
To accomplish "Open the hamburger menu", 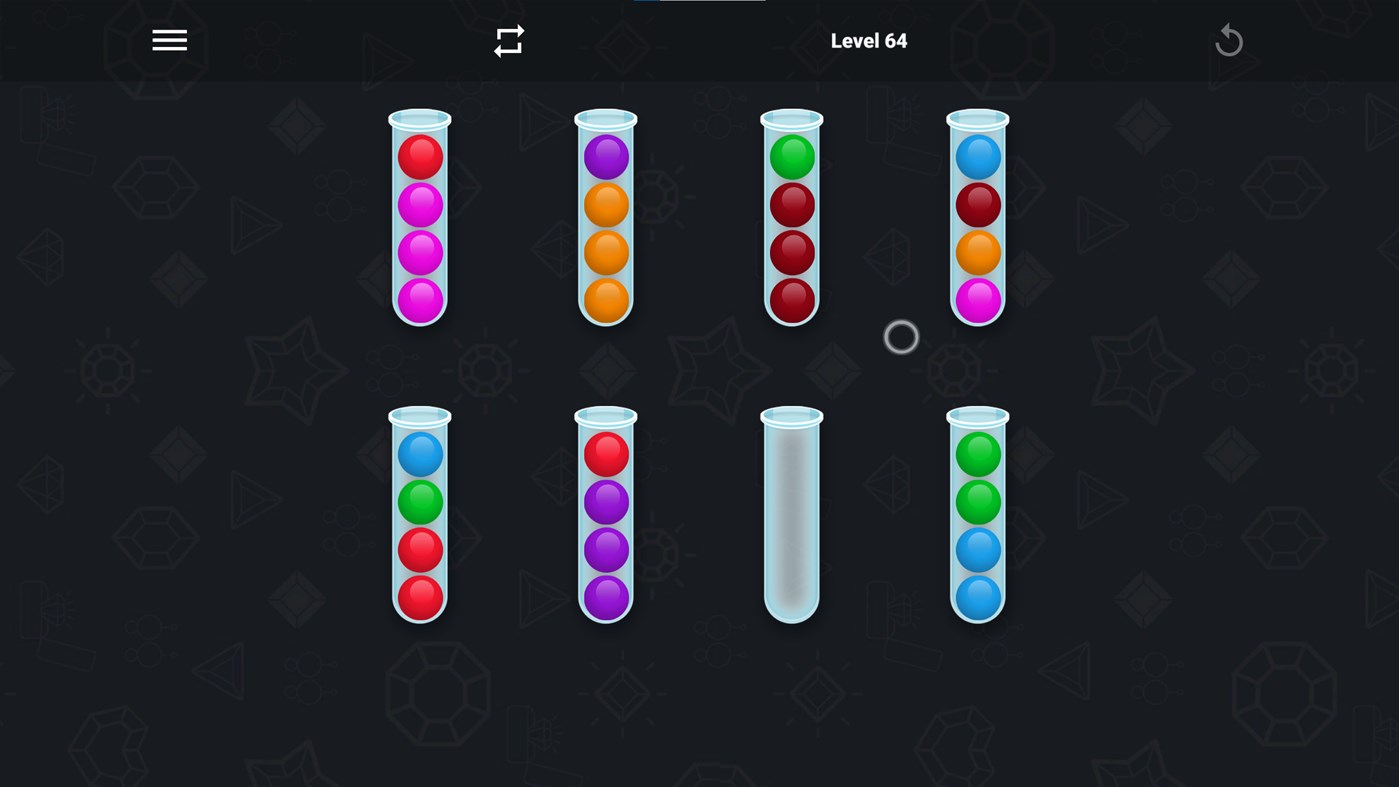I will pyautogui.click(x=168, y=39).
